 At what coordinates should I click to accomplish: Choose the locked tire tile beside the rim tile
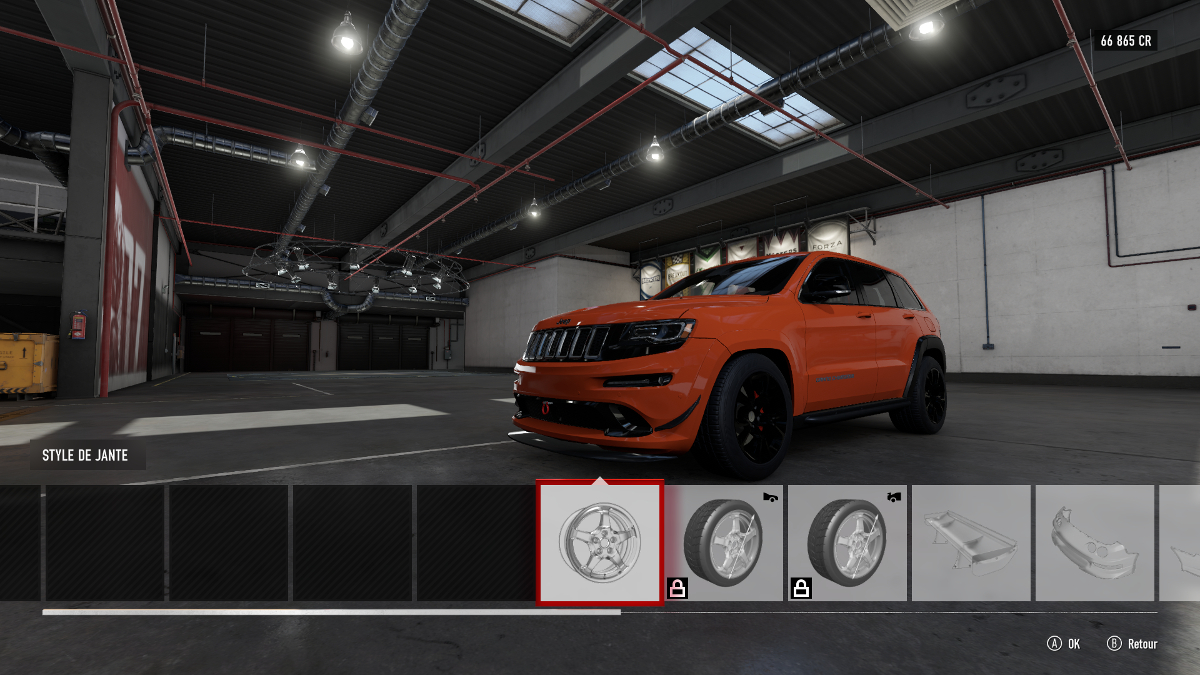click(x=723, y=543)
